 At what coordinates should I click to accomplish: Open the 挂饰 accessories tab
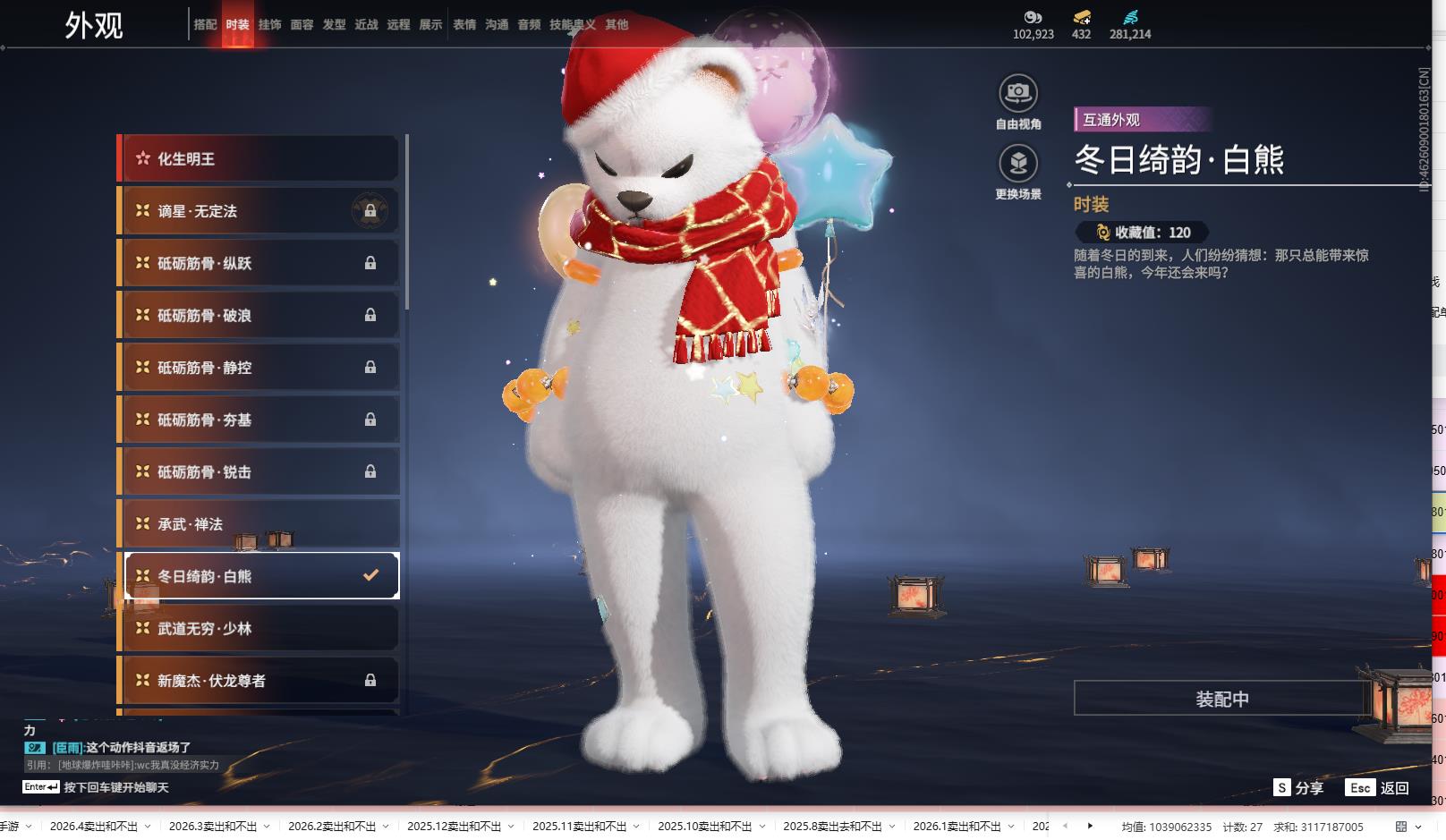269,25
